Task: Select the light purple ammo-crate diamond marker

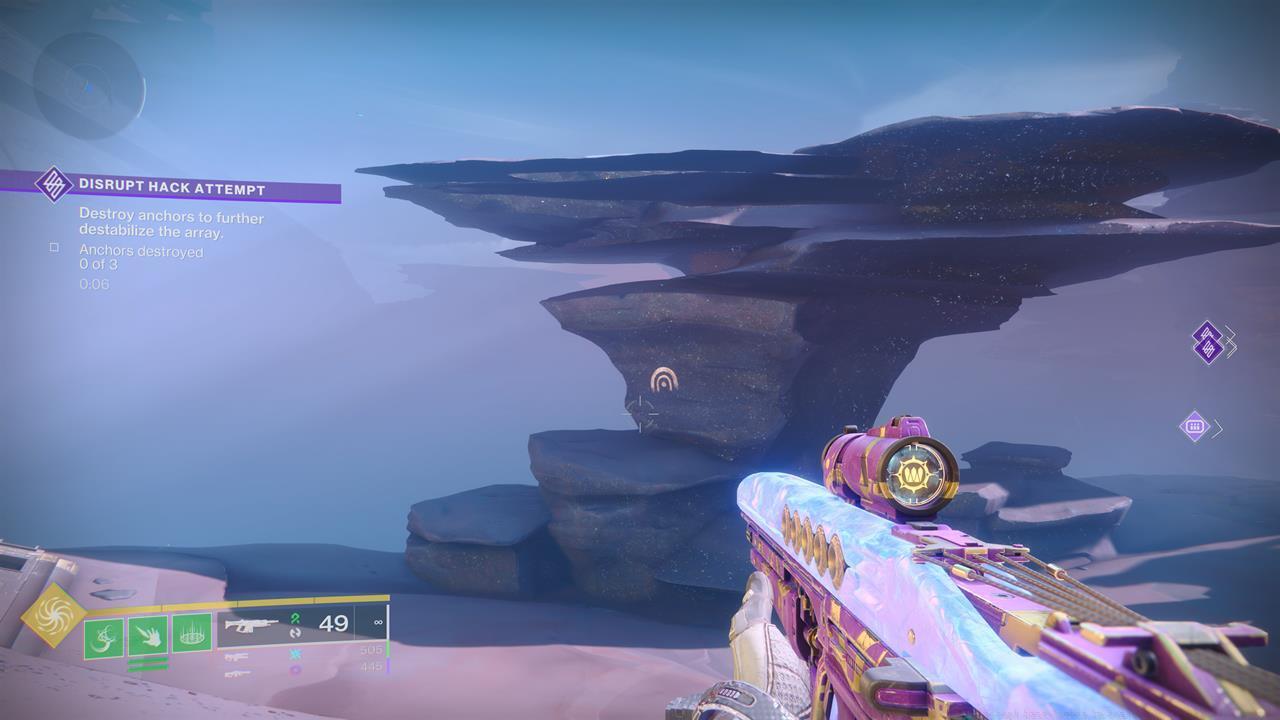Action: click(1194, 427)
